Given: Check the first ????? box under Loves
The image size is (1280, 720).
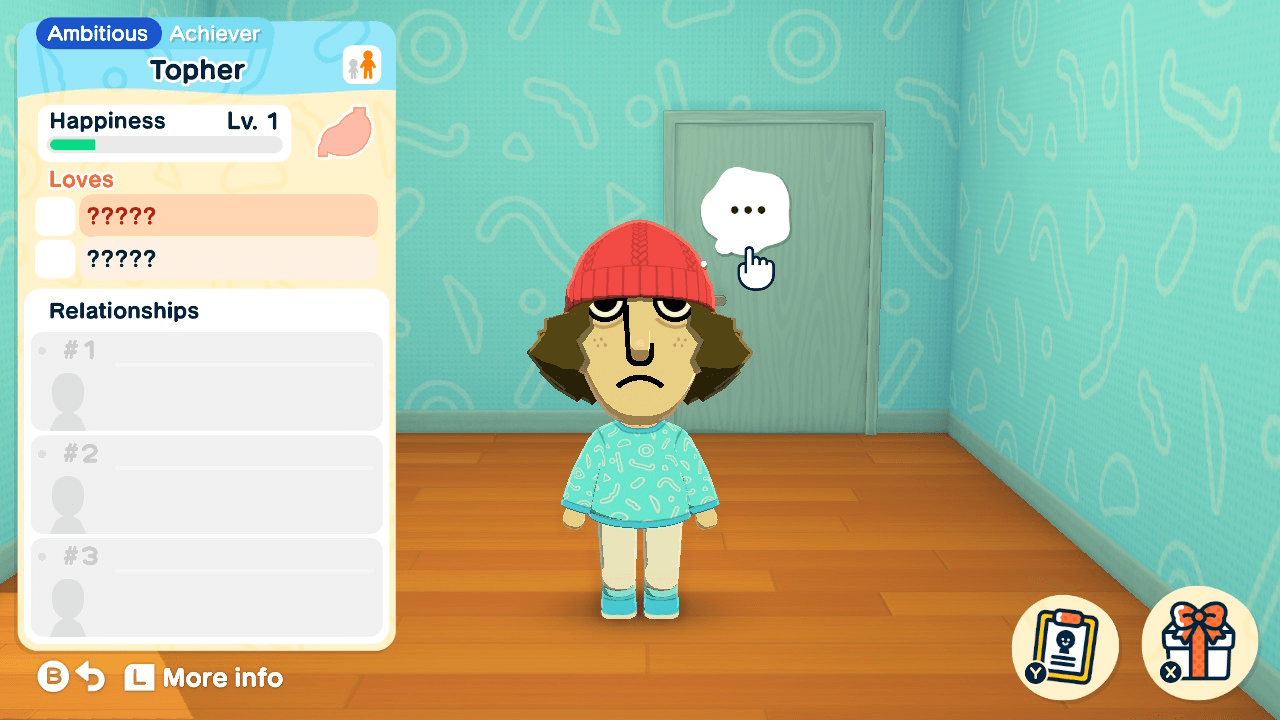Looking at the screenshot, I should (x=55, y=215).
